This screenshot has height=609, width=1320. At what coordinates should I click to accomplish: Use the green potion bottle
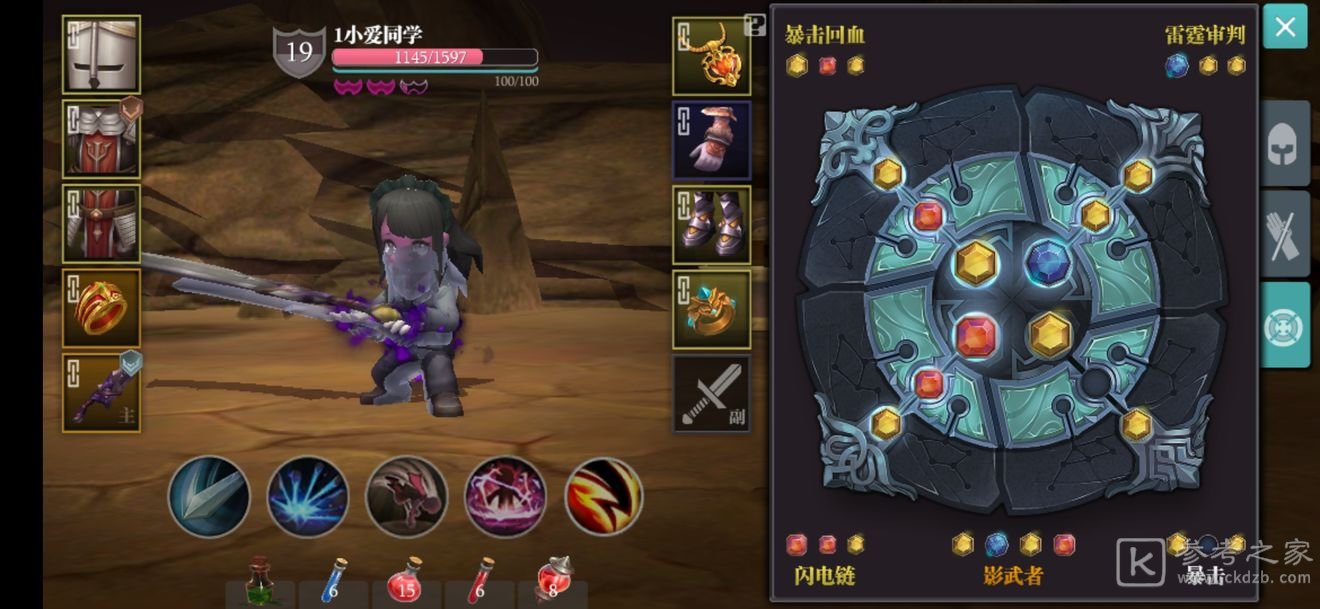260,580
